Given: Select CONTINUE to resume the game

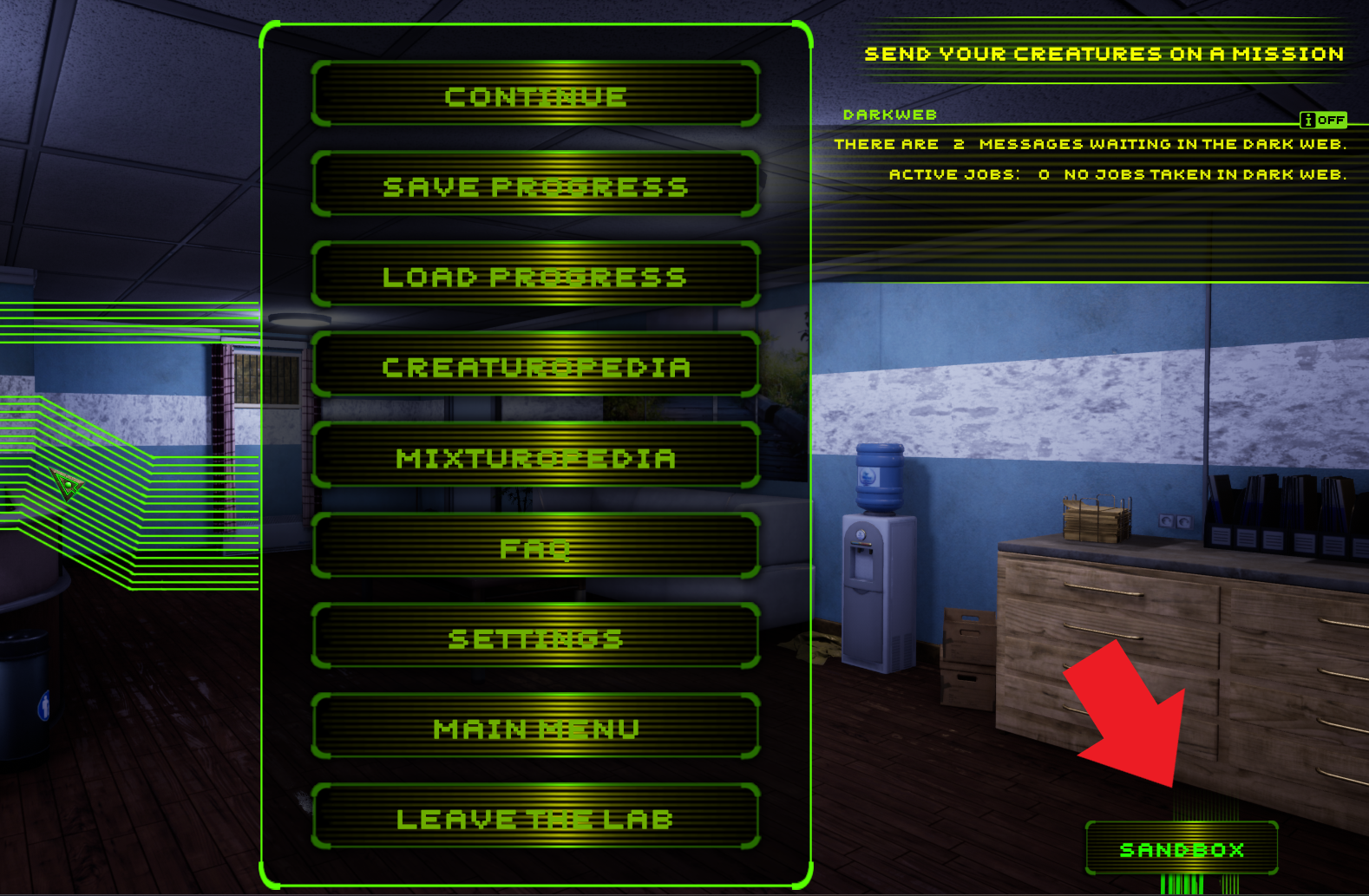Looking at the screenshot, I should coord(536,95).
